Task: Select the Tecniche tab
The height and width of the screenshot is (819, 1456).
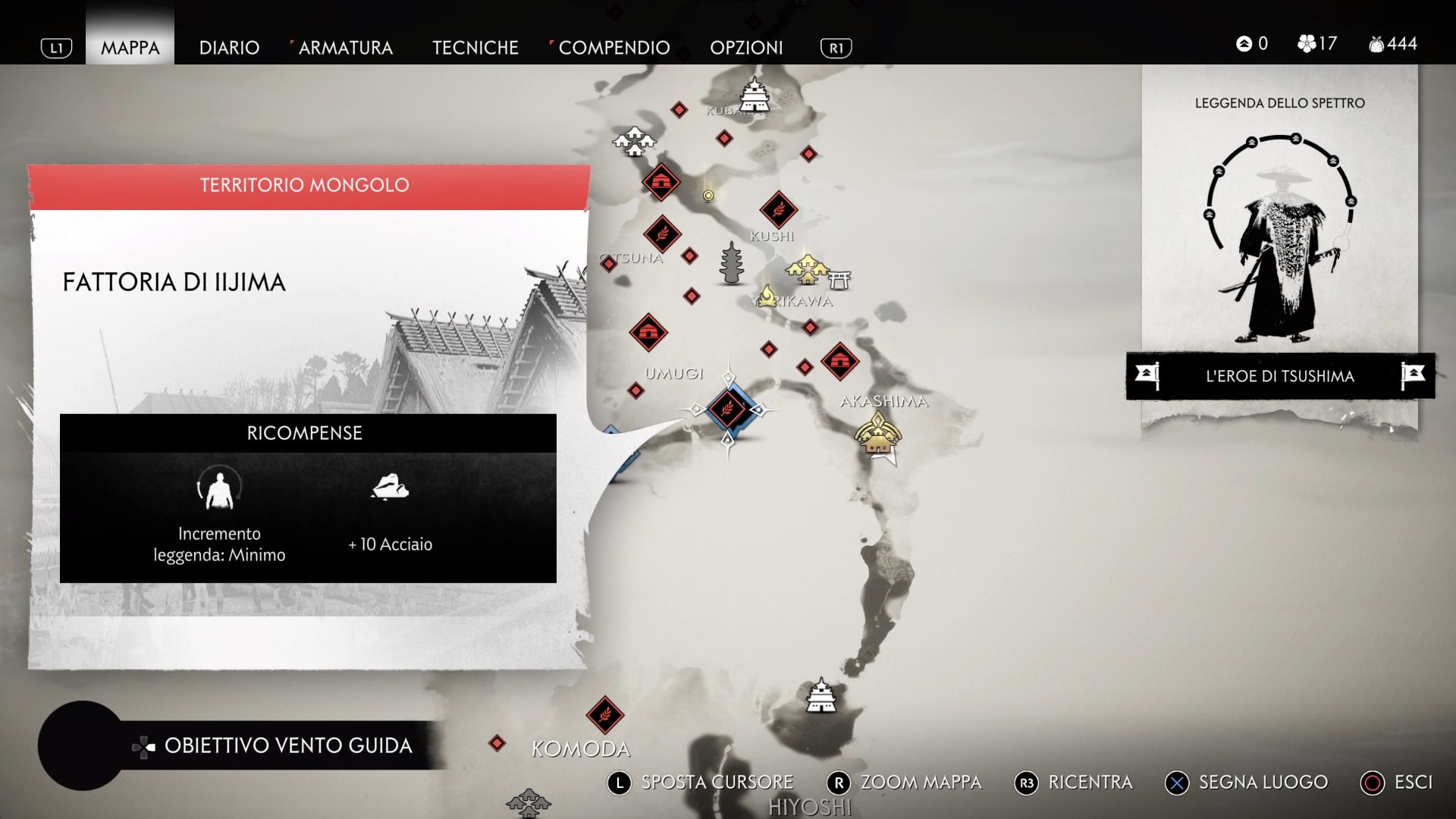Action: point(475,48)
